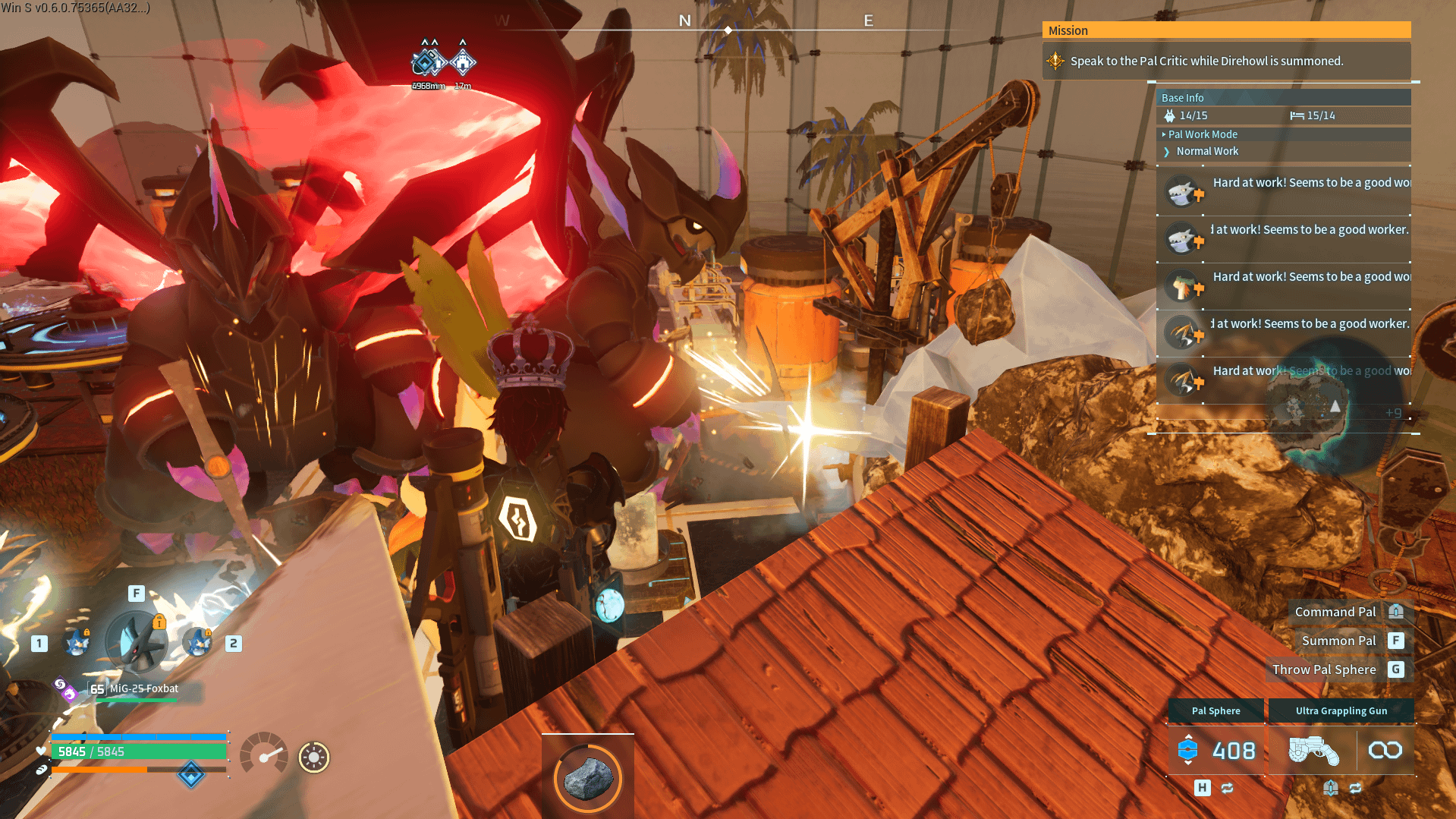Expand the Pal Work Mode section
This screenshot has height=819, width=1456.
point(1202,134)
